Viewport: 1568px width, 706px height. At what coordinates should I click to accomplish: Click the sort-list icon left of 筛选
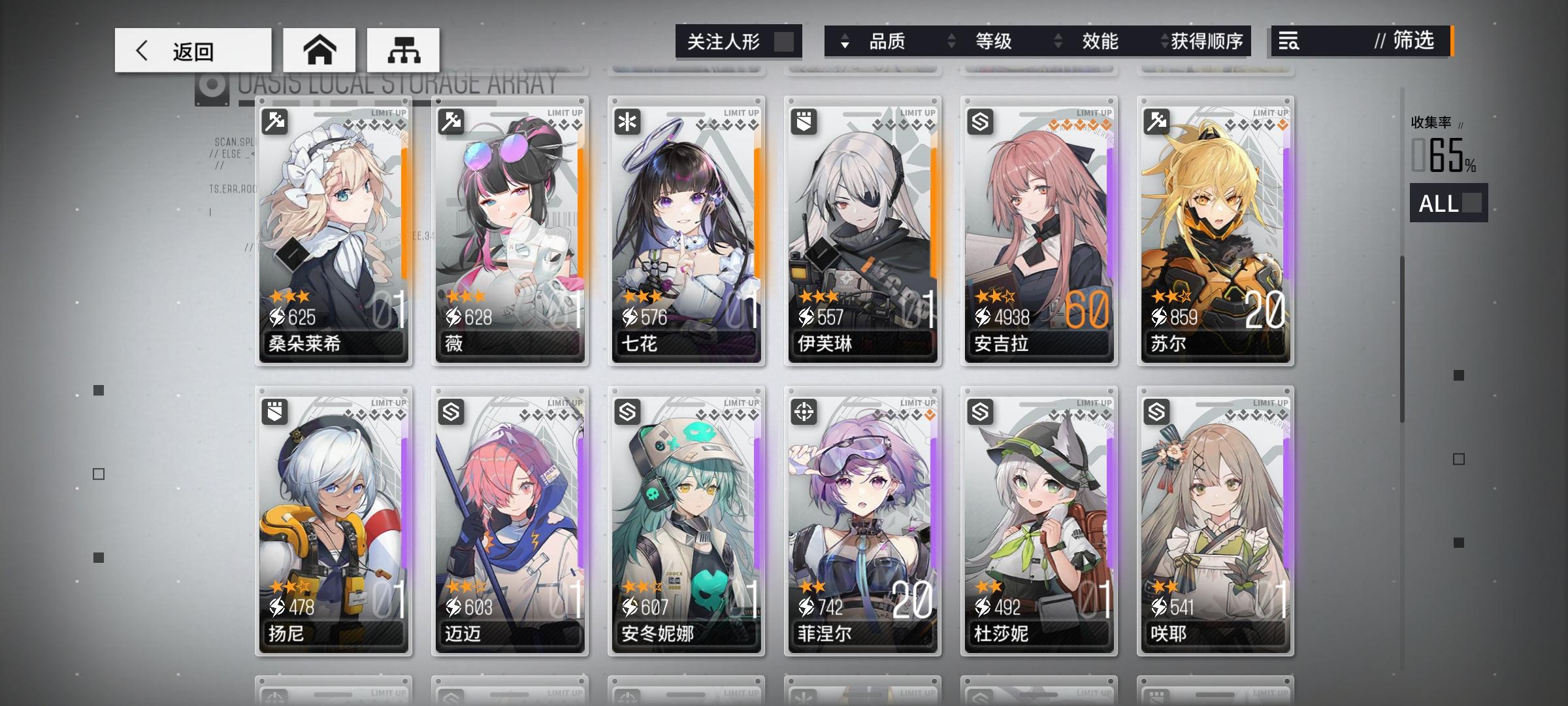(x=1288, y=42)
